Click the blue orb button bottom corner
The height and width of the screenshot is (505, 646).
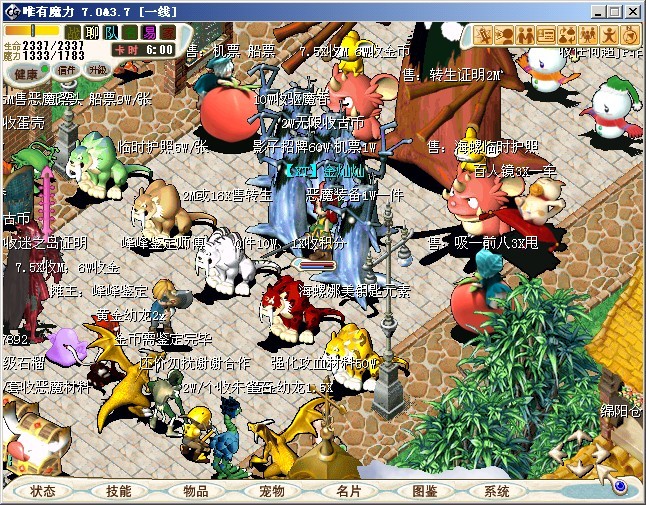click(x=620, y=487)
